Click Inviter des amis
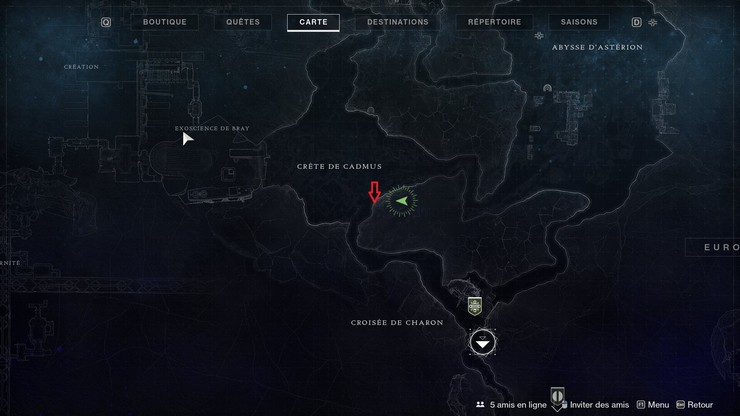740x416 pixels. click(598, 405)
